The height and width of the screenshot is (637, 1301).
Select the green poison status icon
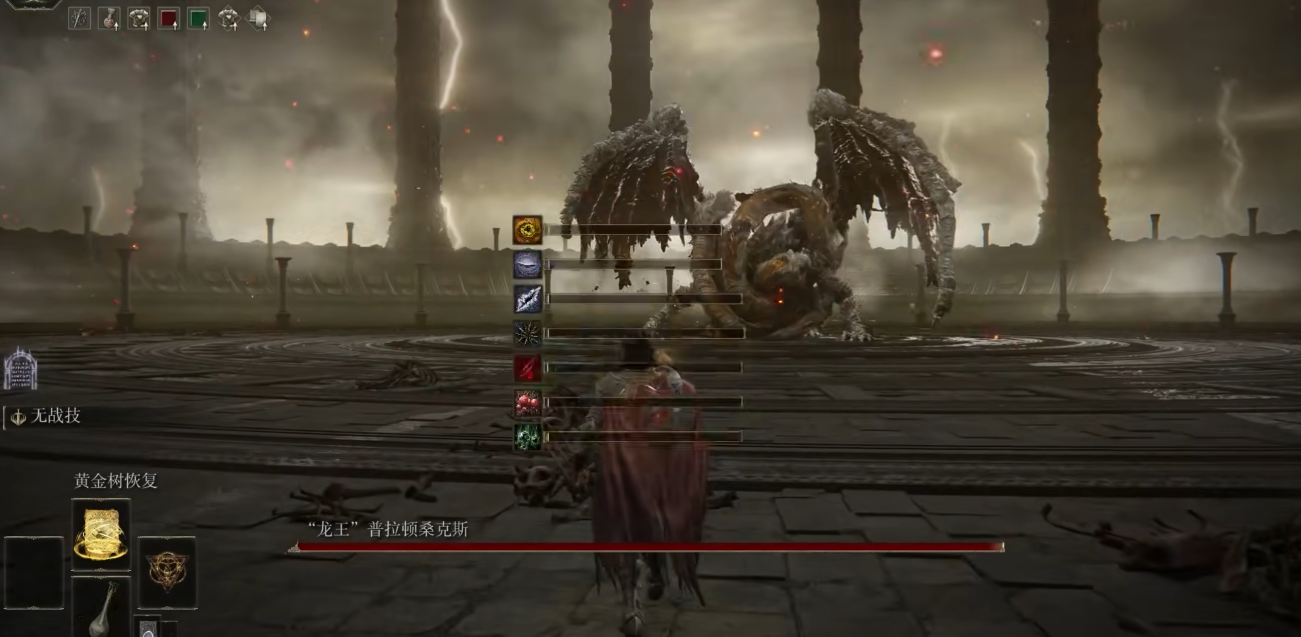(x=528, y=437)
